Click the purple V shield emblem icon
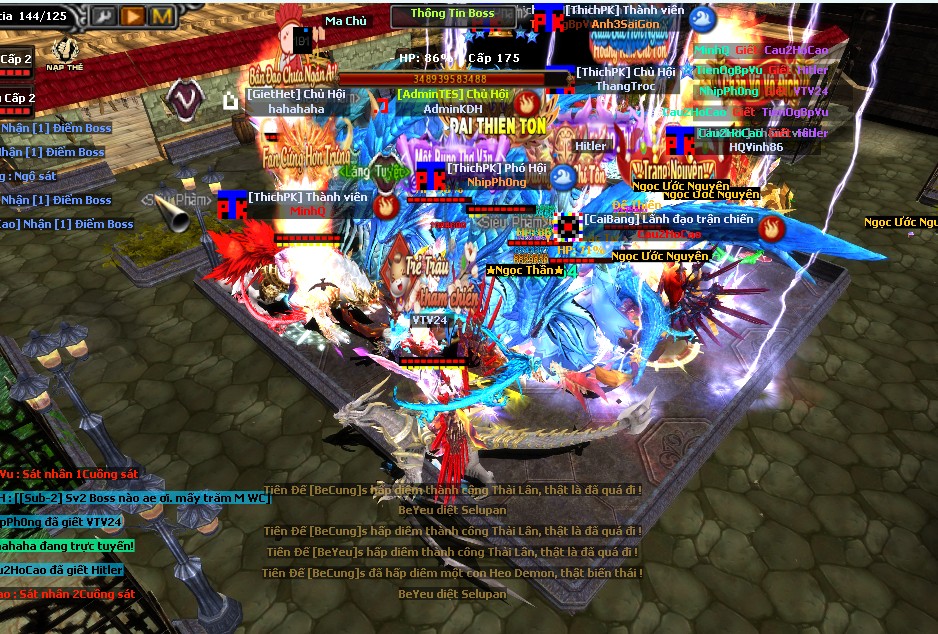This screenshot has width=938, height=634. 183,96
